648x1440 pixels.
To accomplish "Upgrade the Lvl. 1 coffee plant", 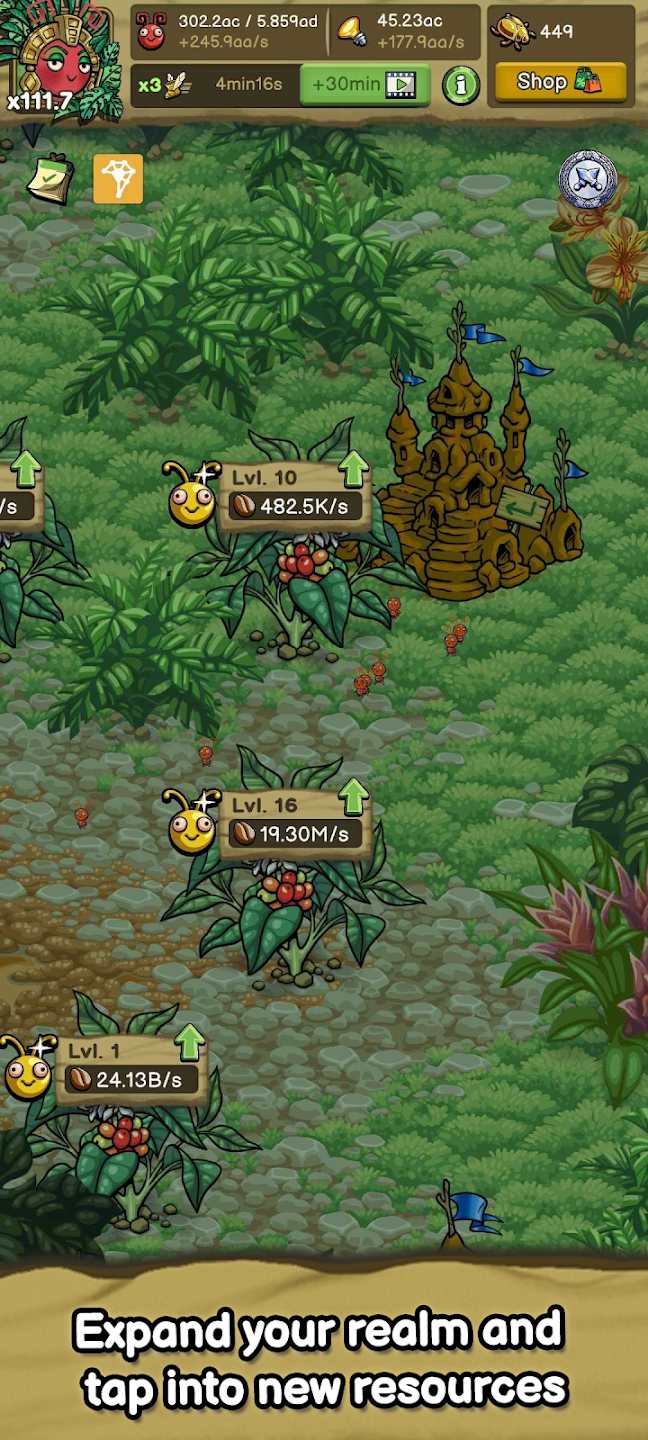I will pyautogui.click(x=190, y=1043).
